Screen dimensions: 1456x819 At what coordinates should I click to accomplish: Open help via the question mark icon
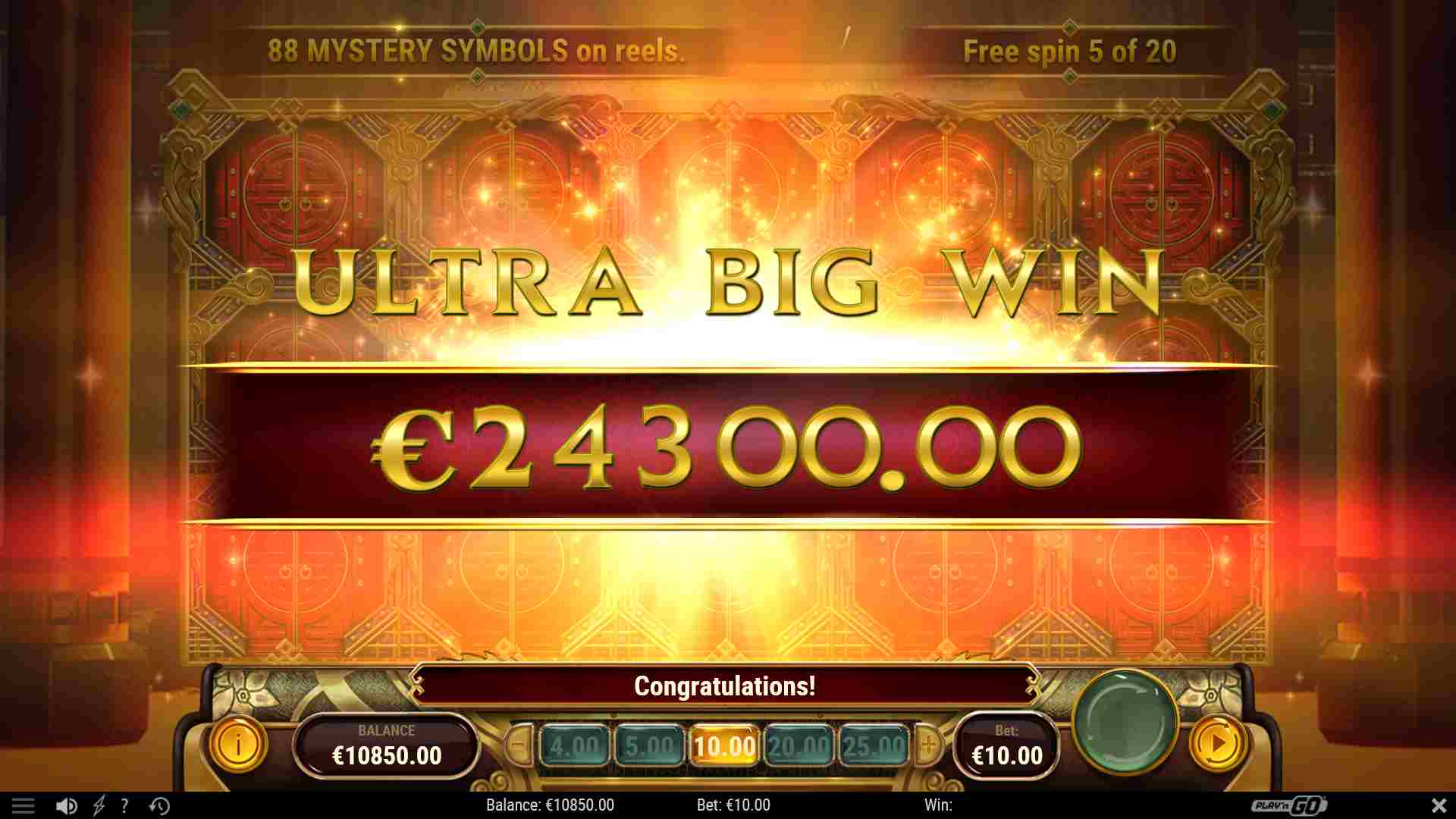point(124,805)
